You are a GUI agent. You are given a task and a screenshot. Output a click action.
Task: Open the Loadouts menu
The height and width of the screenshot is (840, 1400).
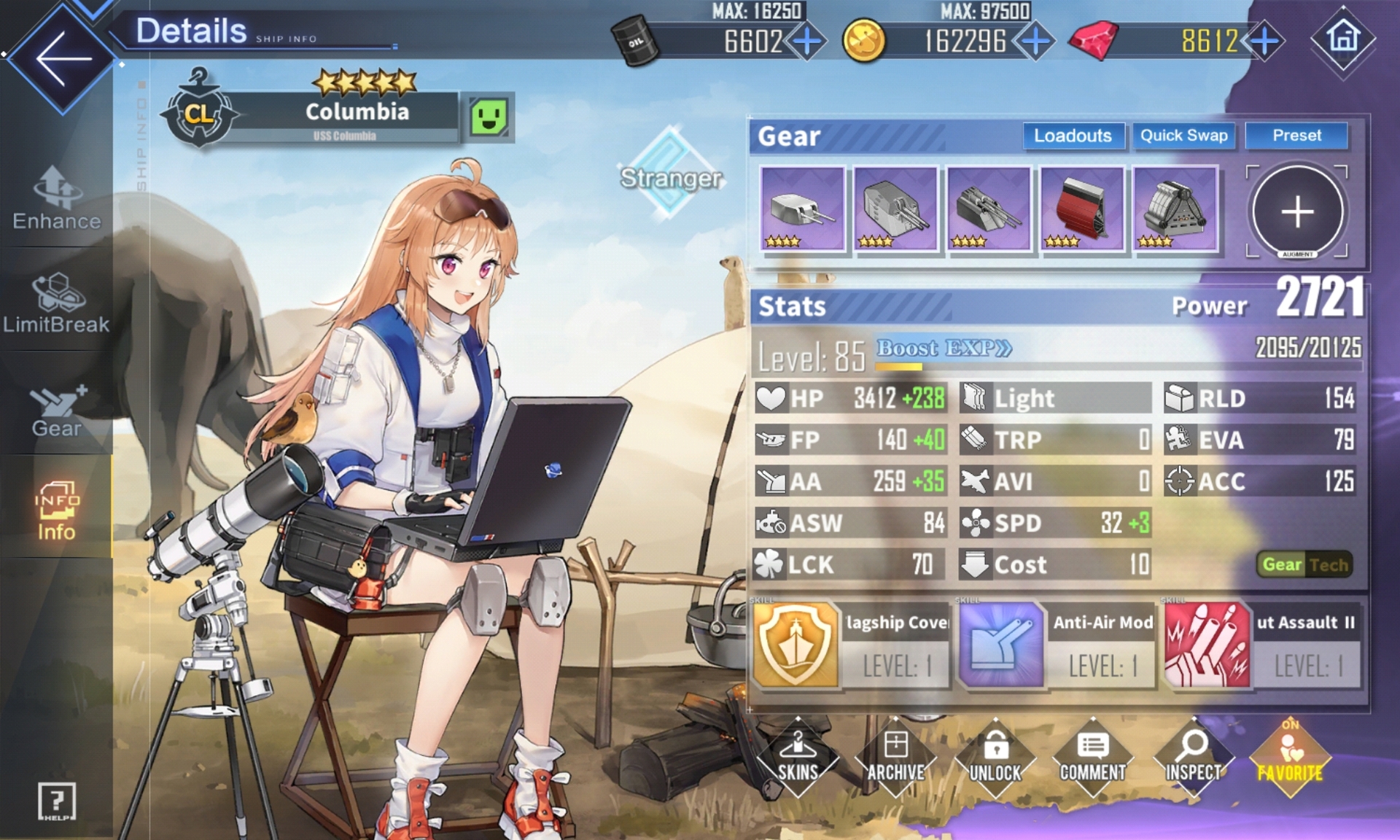click(x=1073, y=136)
